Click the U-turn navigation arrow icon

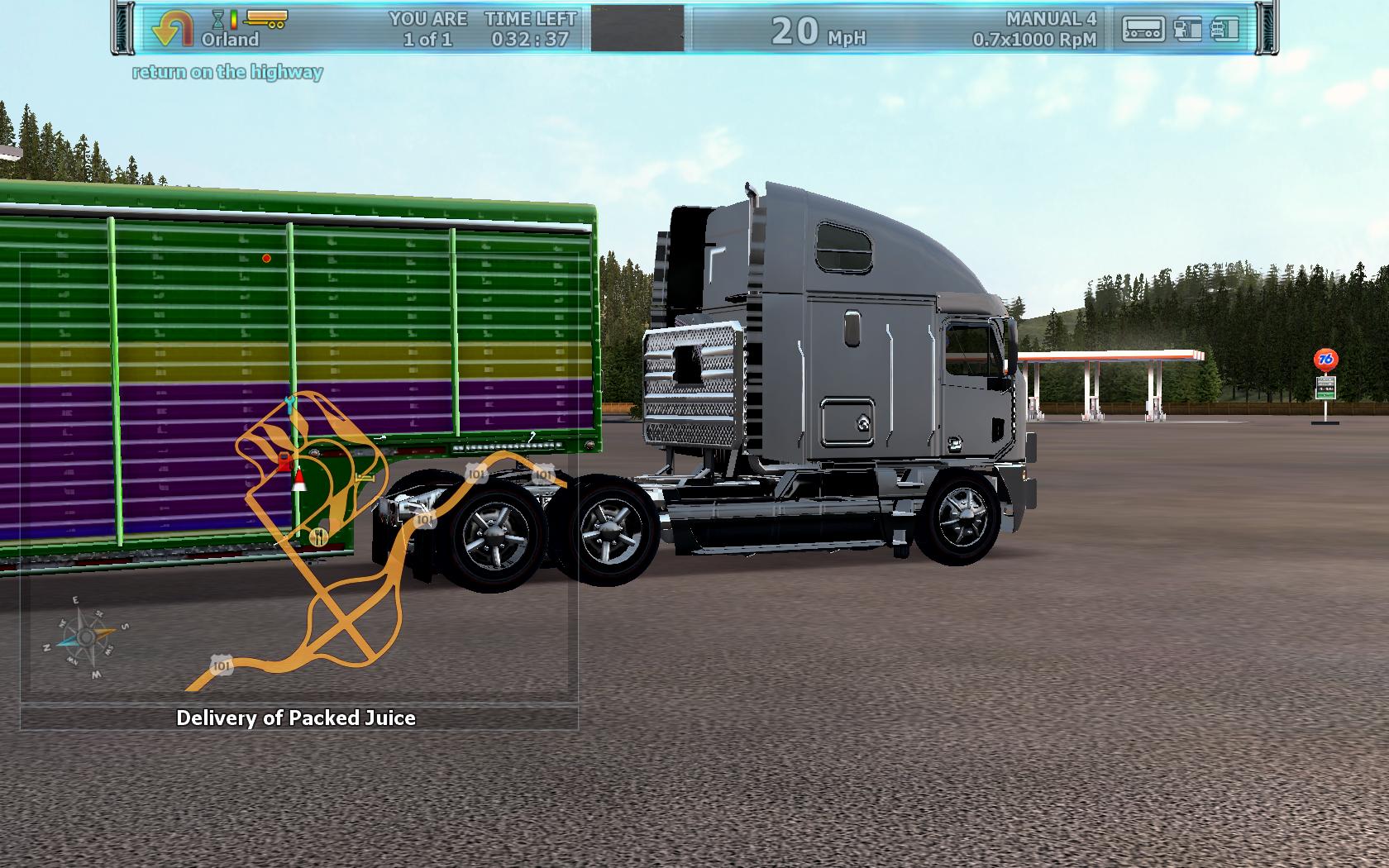tap(173, 28)
